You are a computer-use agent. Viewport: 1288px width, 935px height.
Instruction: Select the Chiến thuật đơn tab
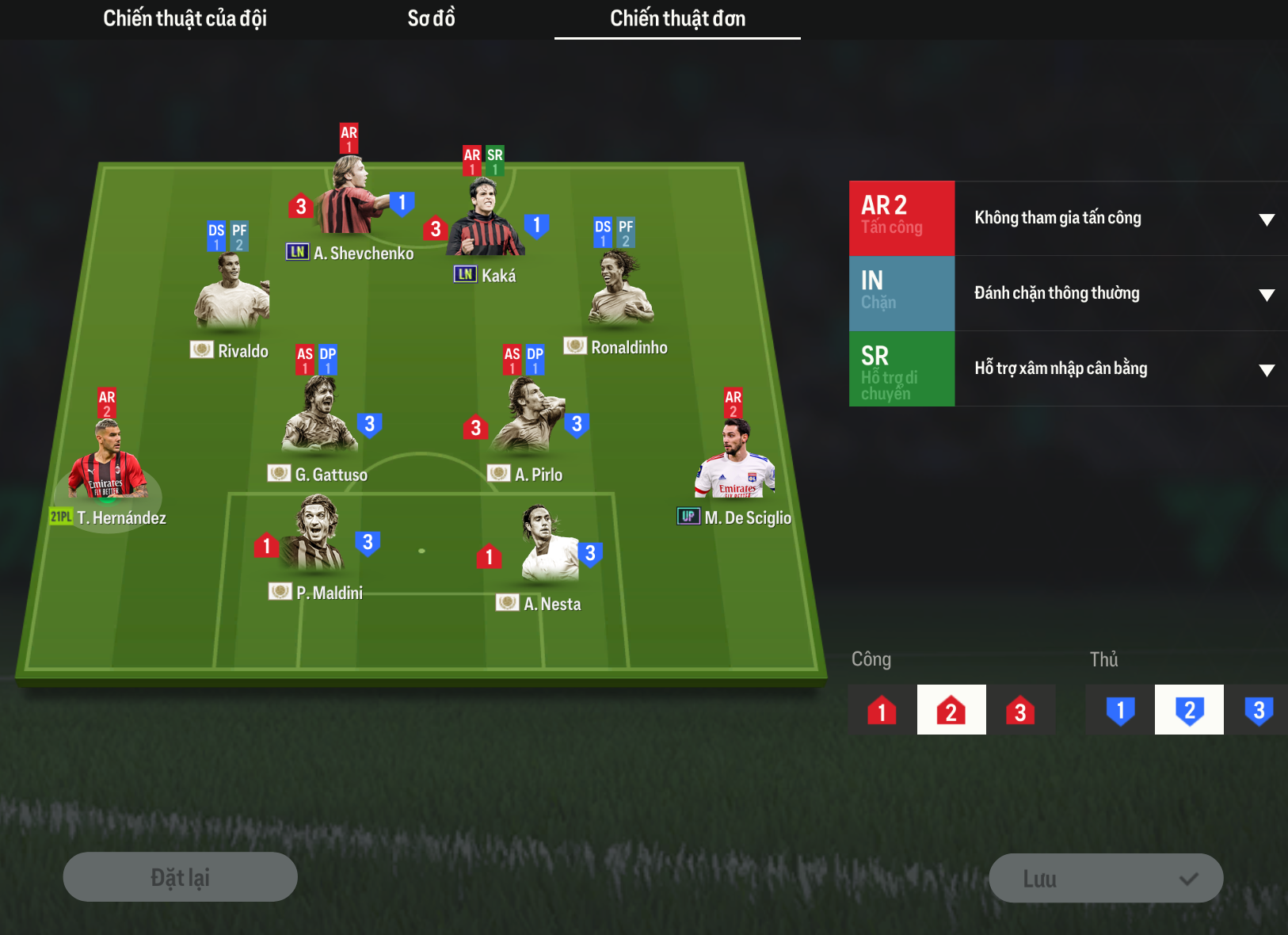(677, 18)
